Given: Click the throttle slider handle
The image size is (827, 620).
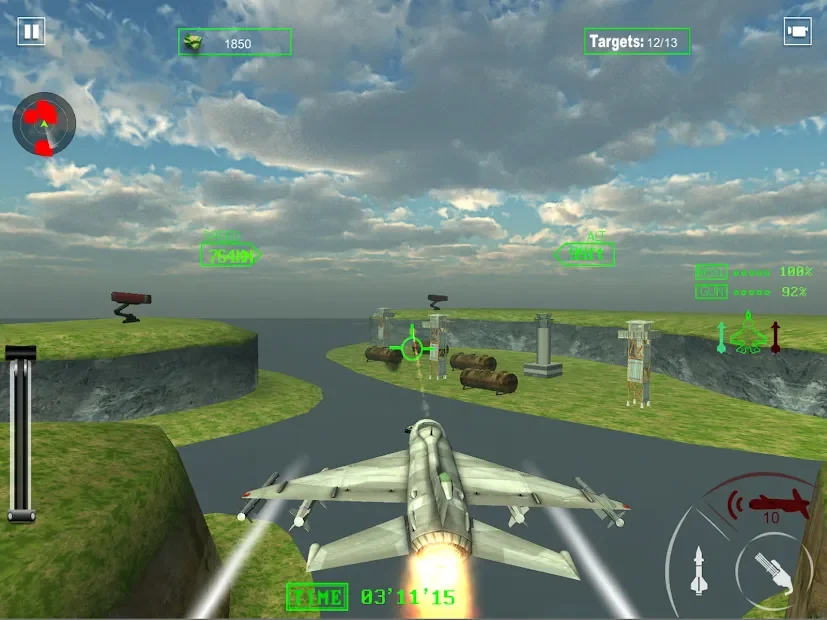Looking at the screenshot, I should tap(21, 352).
